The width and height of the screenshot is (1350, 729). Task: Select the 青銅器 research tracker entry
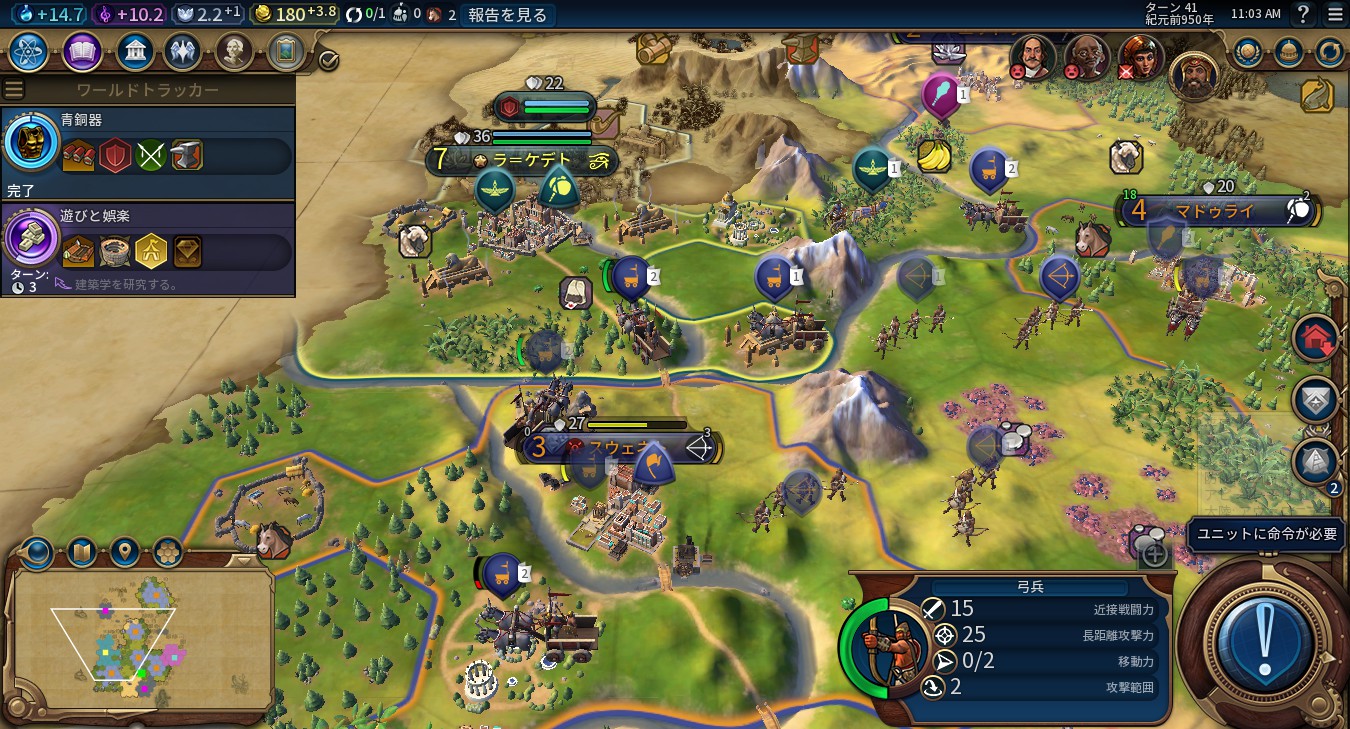[x=148, y=152]
